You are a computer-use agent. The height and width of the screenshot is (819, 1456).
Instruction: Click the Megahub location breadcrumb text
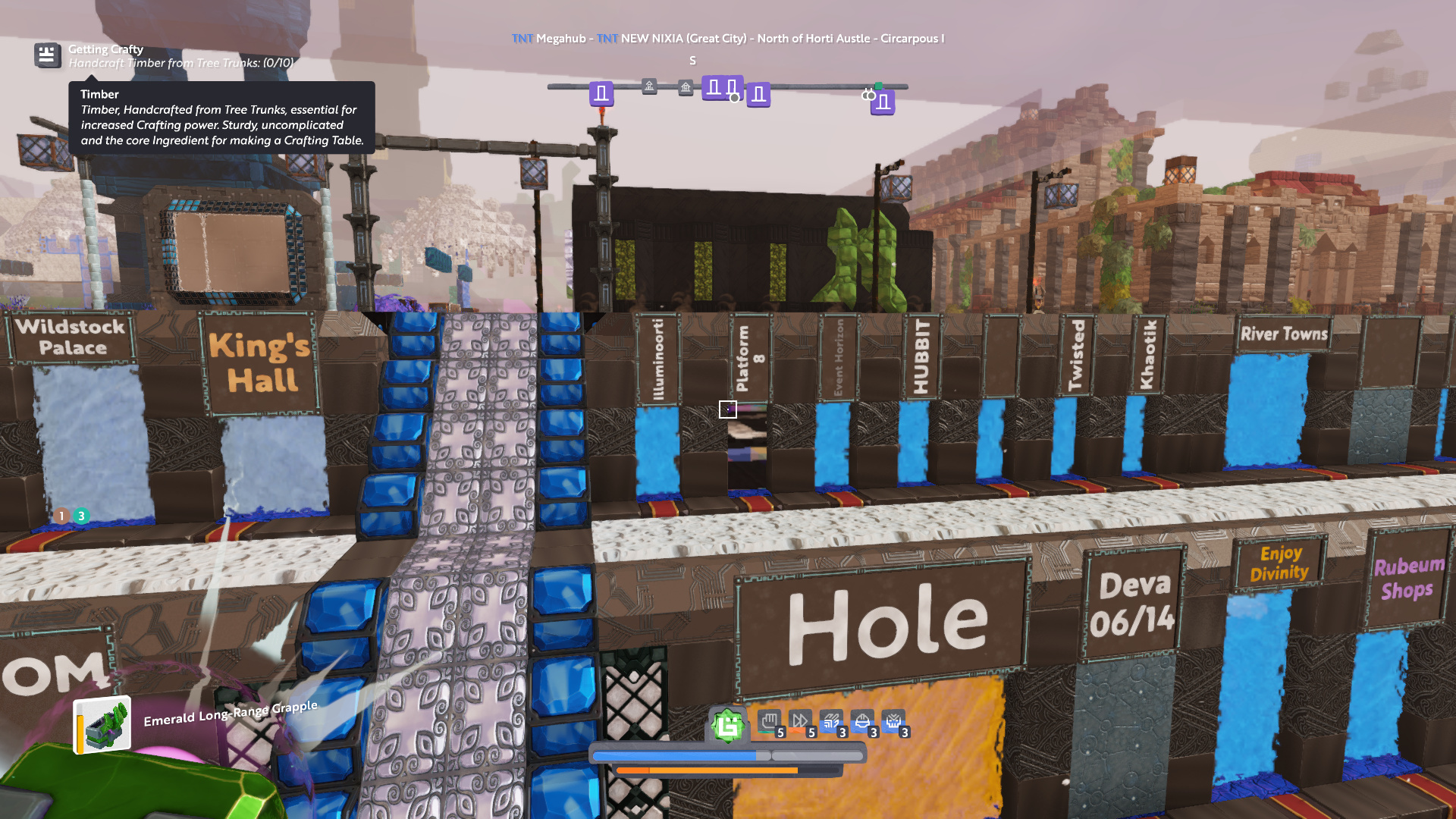pos(560,39)
